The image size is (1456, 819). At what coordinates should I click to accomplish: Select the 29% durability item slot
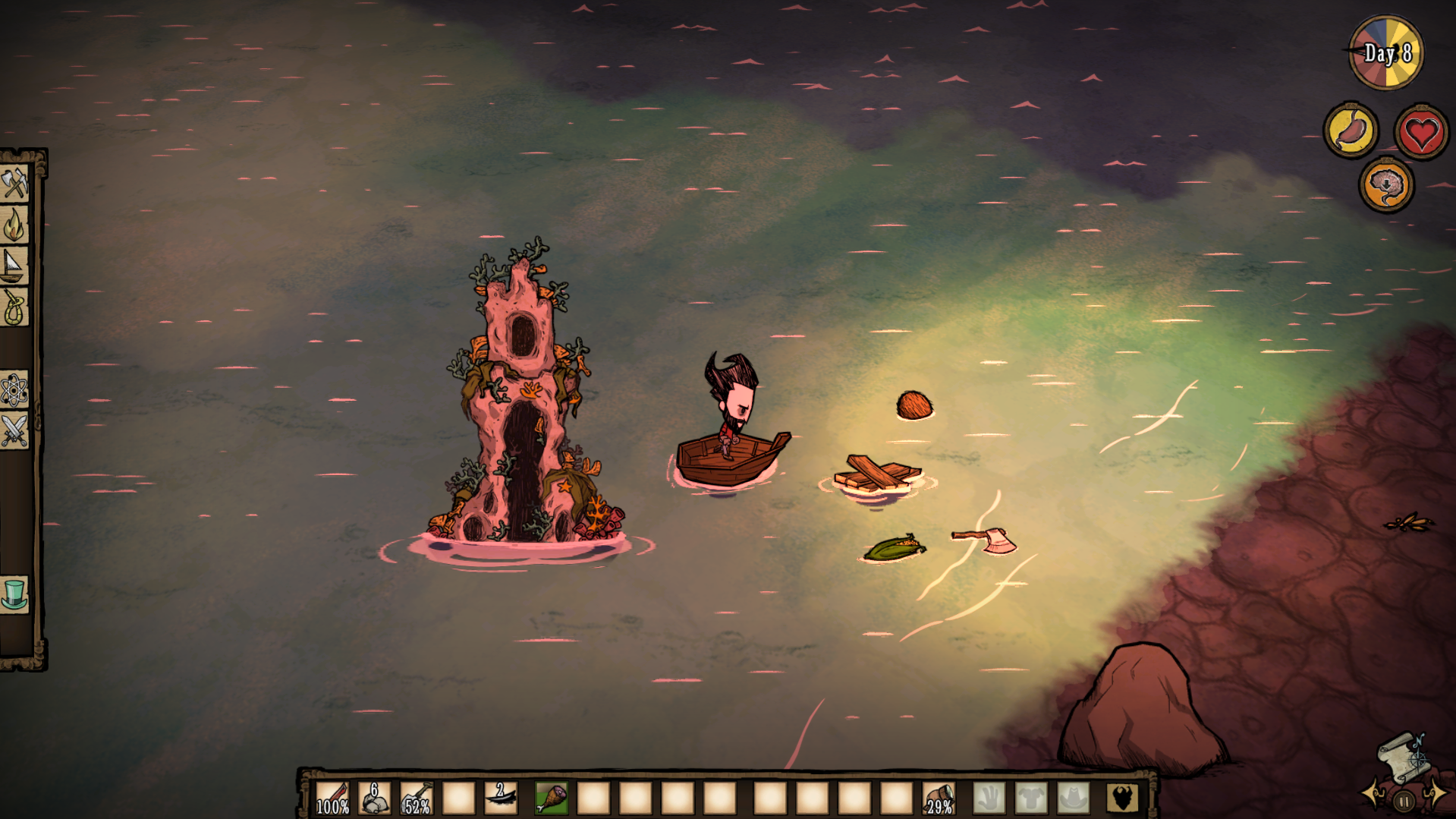939,798
